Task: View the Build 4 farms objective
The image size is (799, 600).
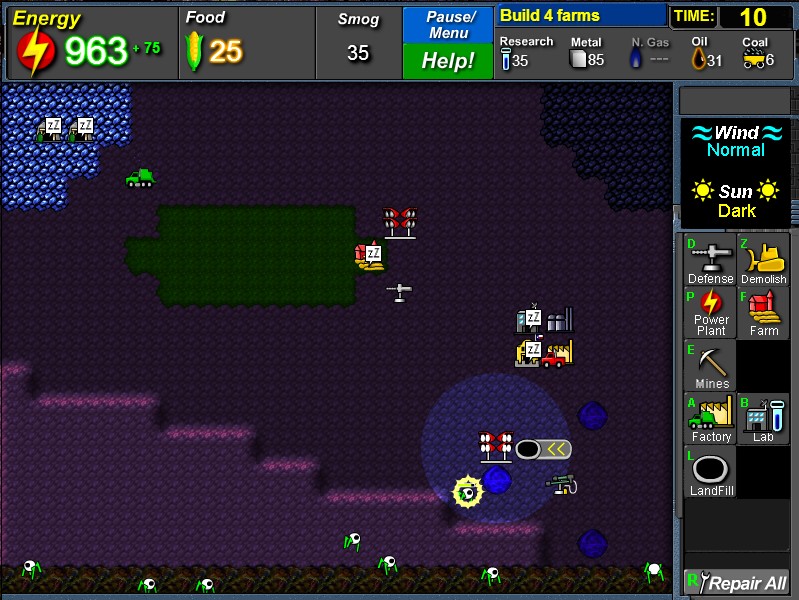Action: click(x=580, y=15)
